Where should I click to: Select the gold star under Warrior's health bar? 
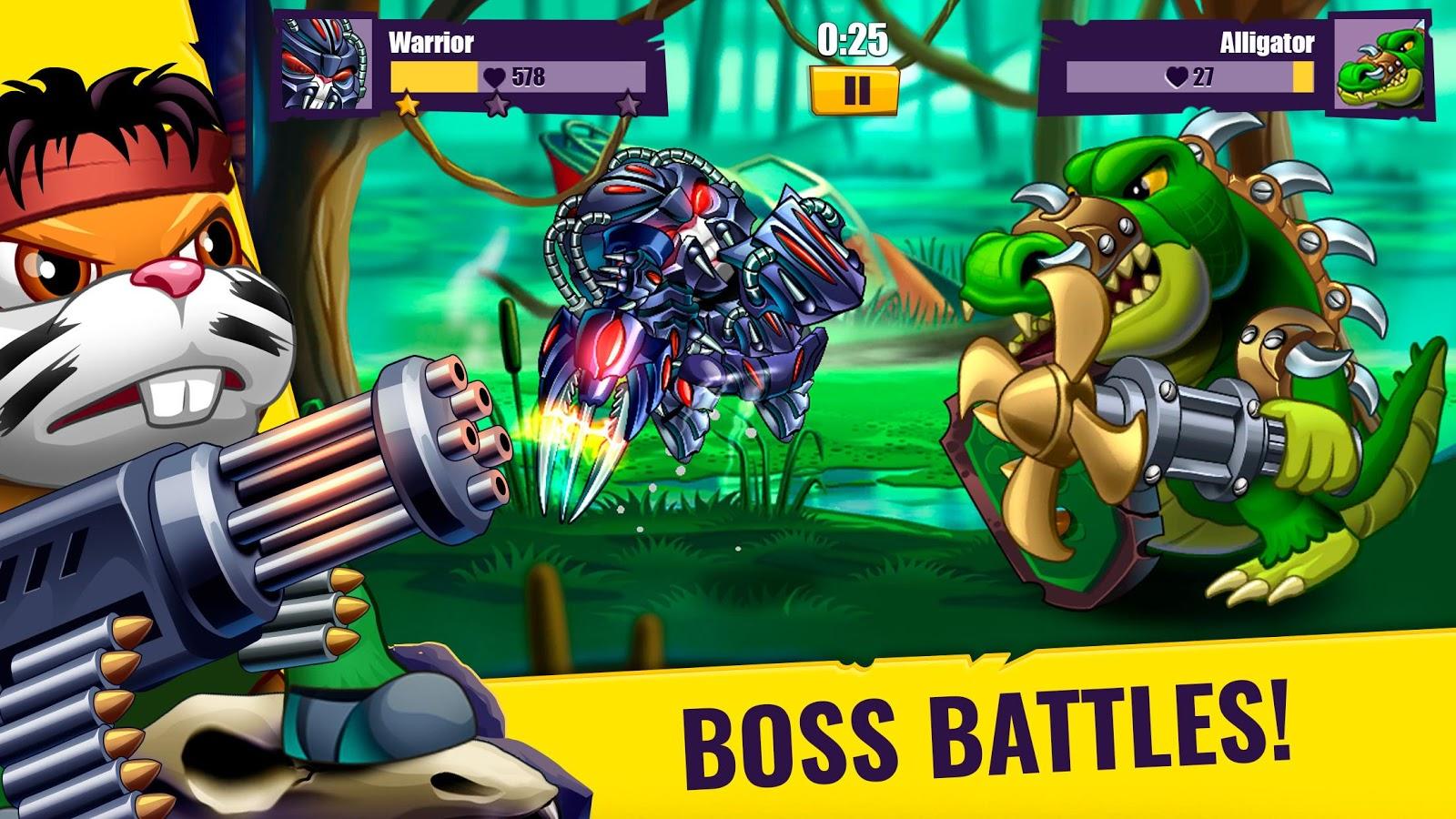click(x=407, y=106)
